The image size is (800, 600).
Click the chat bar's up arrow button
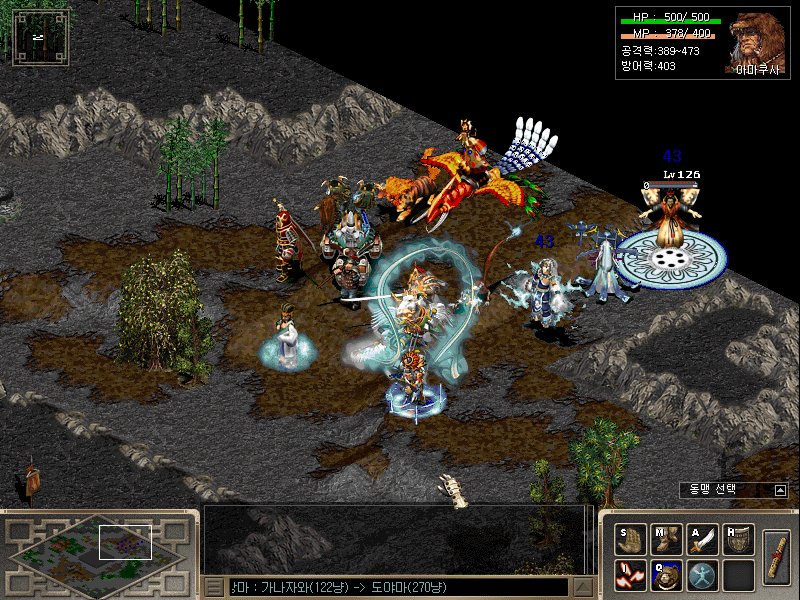[x=582, y=587]
